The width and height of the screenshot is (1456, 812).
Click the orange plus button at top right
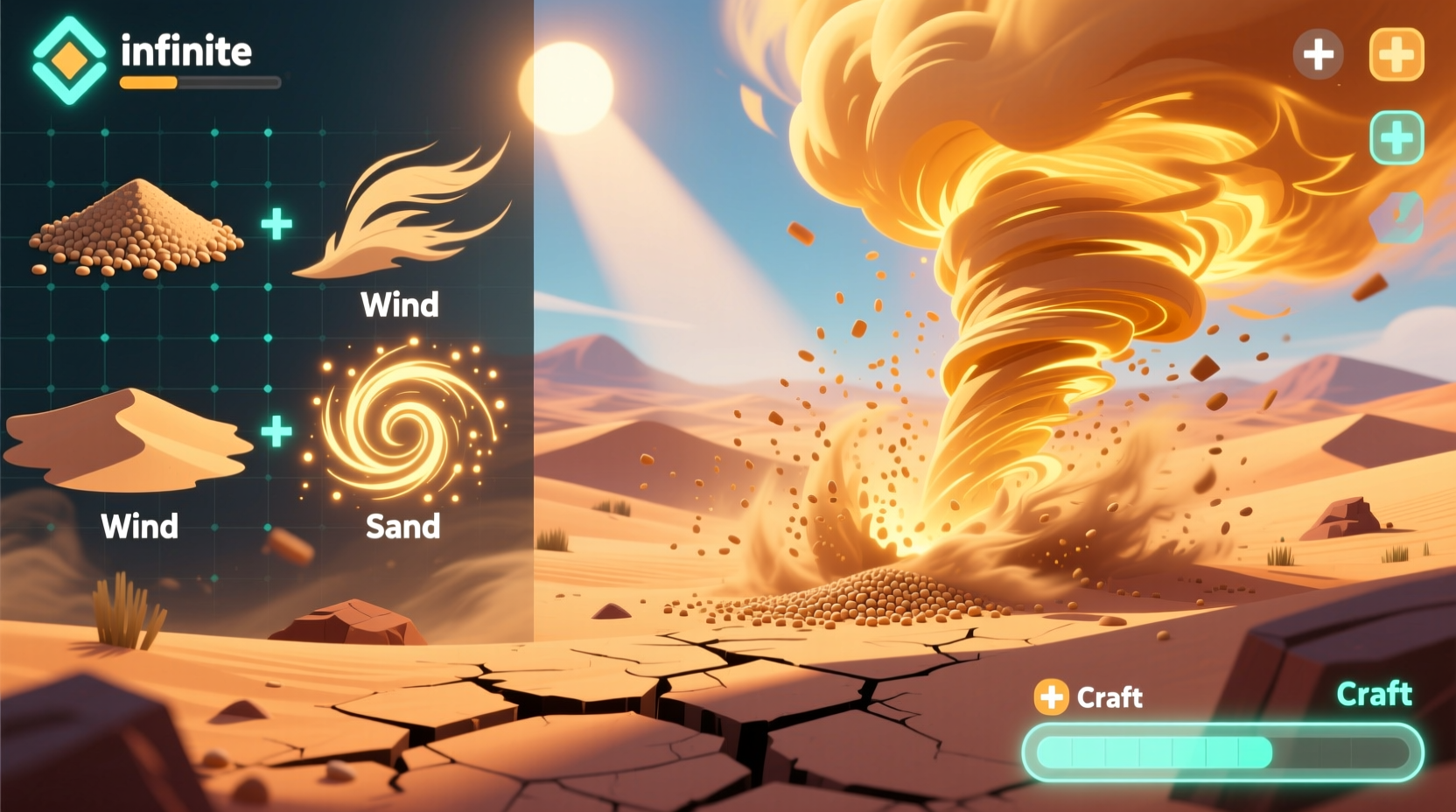tap(1396, 56)
